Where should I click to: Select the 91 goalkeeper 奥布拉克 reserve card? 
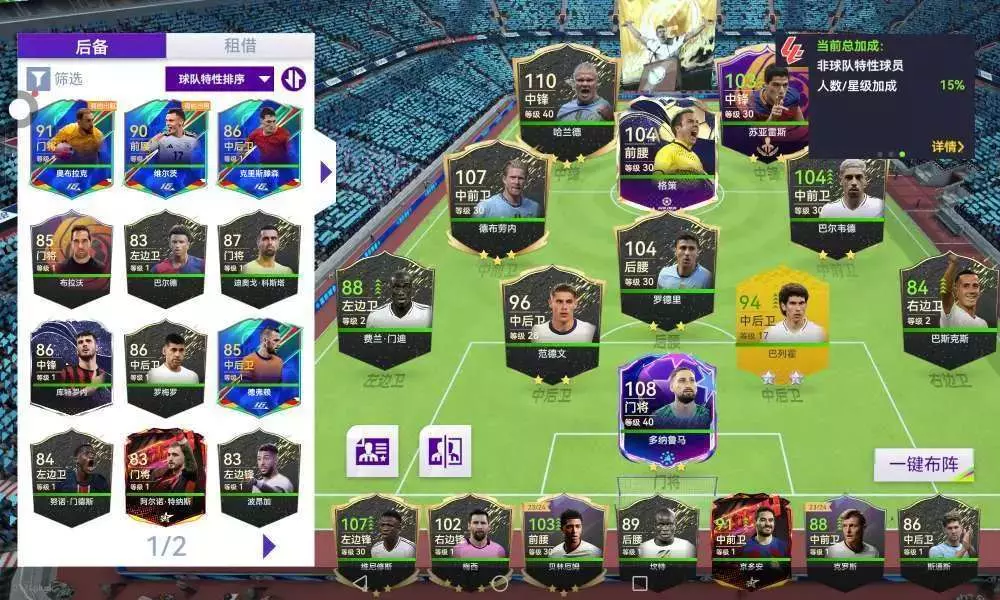click(x=70, y=148)
